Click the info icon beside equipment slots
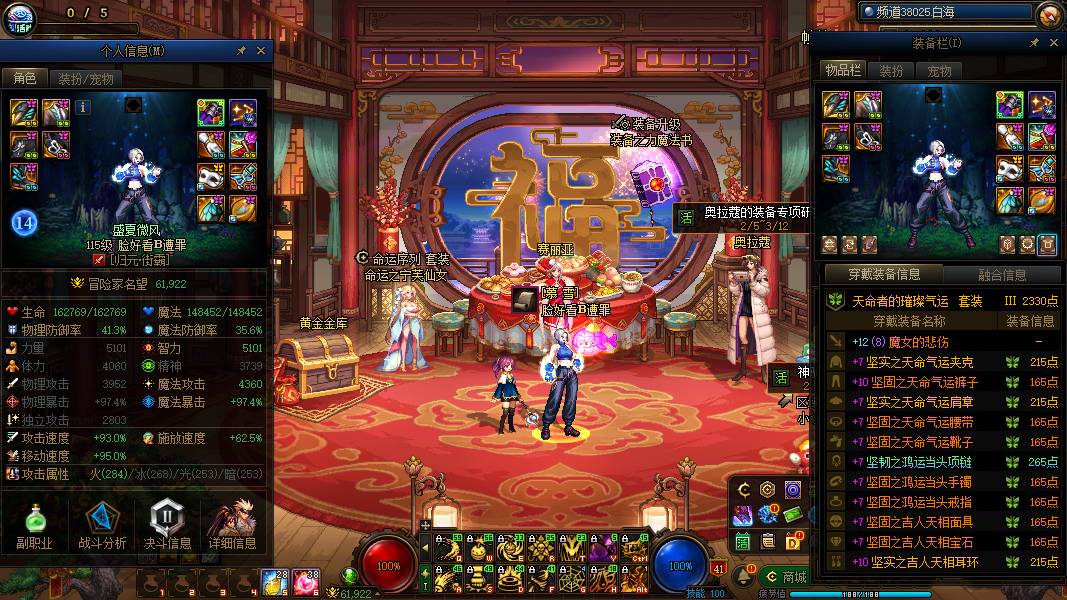This screenshot has height=600, width=1067. point(83,107)
